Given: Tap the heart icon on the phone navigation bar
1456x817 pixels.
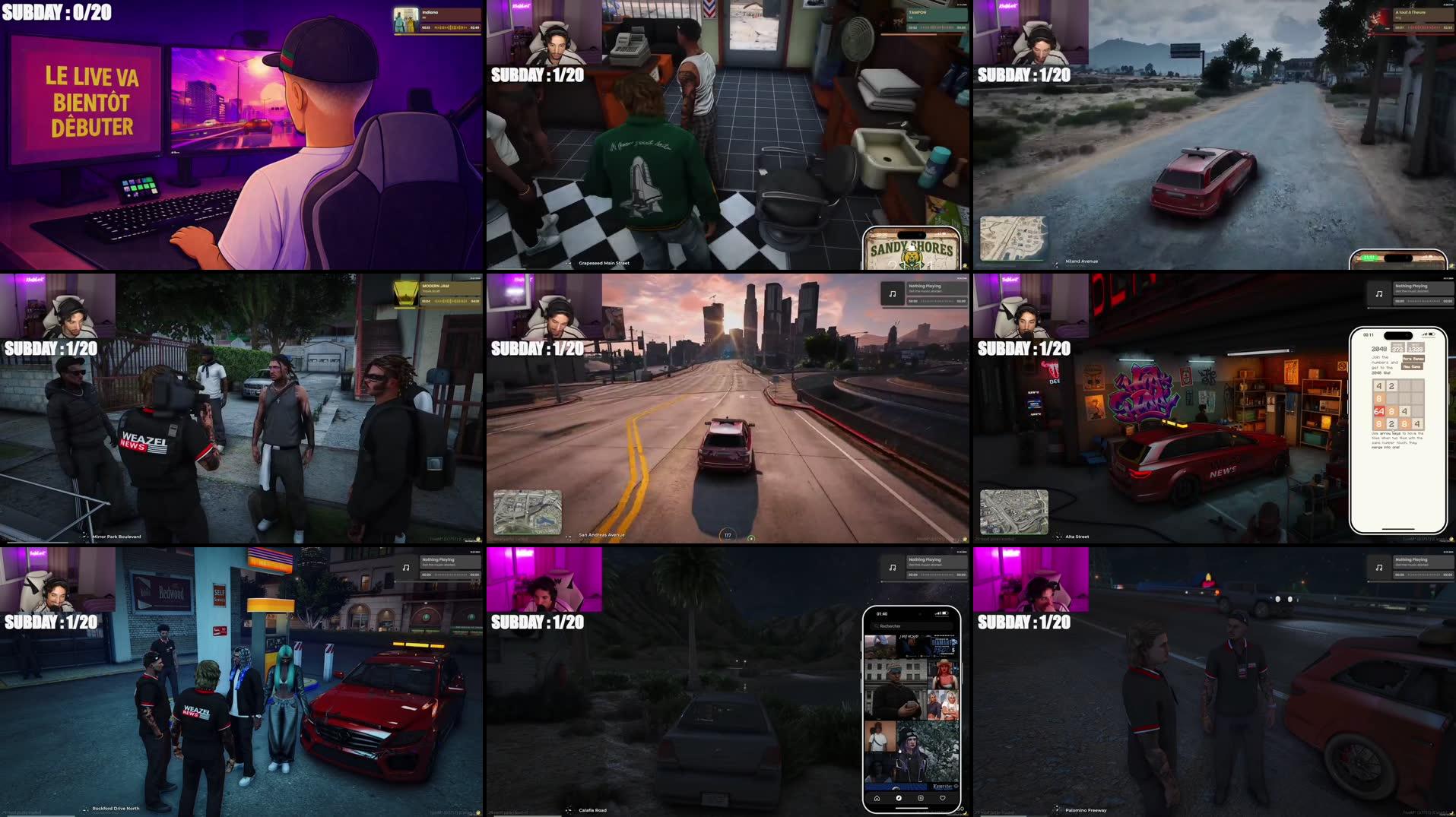Looking at the screenshot, I should coord(942,798).
